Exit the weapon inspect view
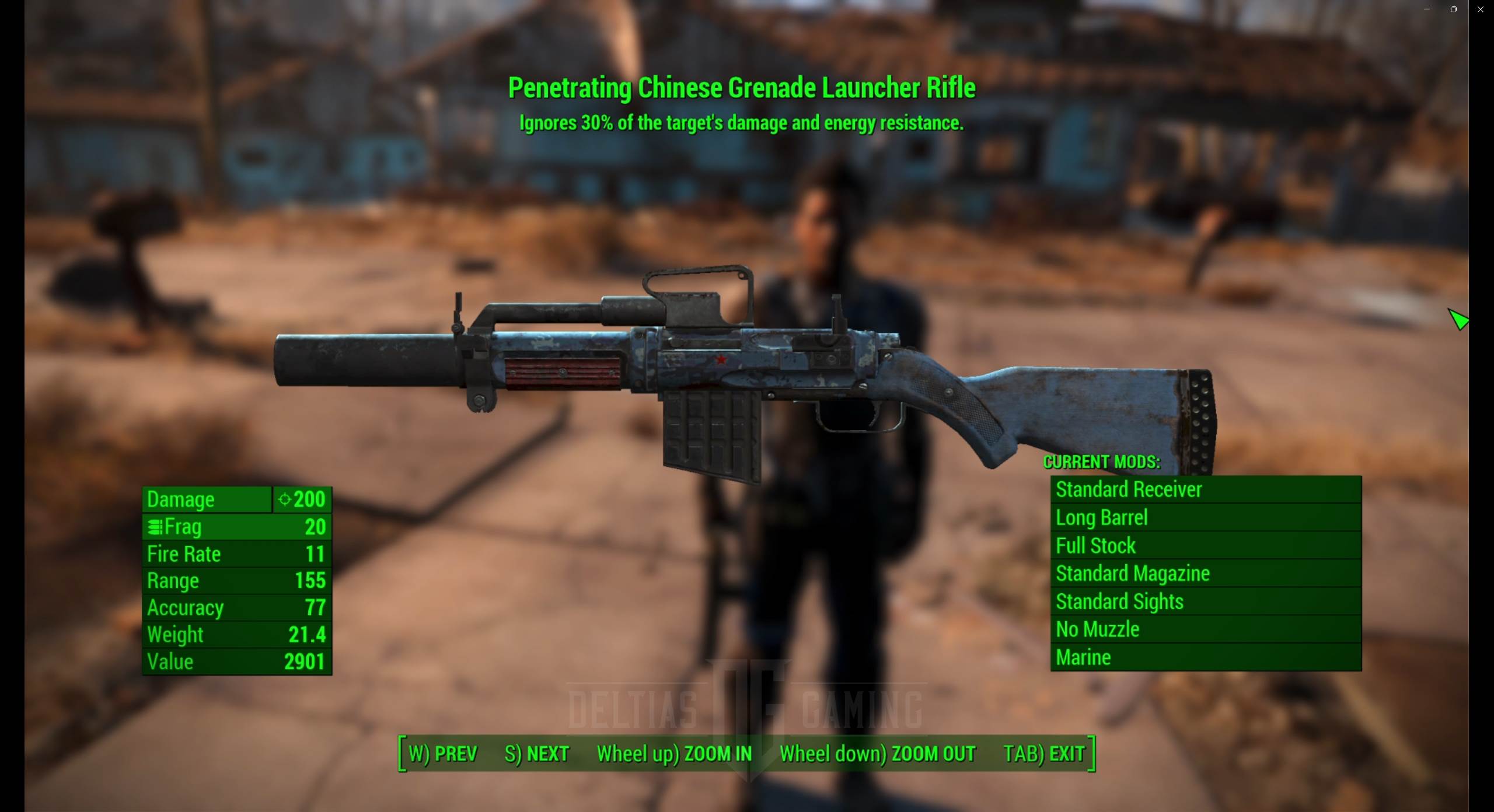This screenshot has height=812, width=1494. tap(1043, 754)
